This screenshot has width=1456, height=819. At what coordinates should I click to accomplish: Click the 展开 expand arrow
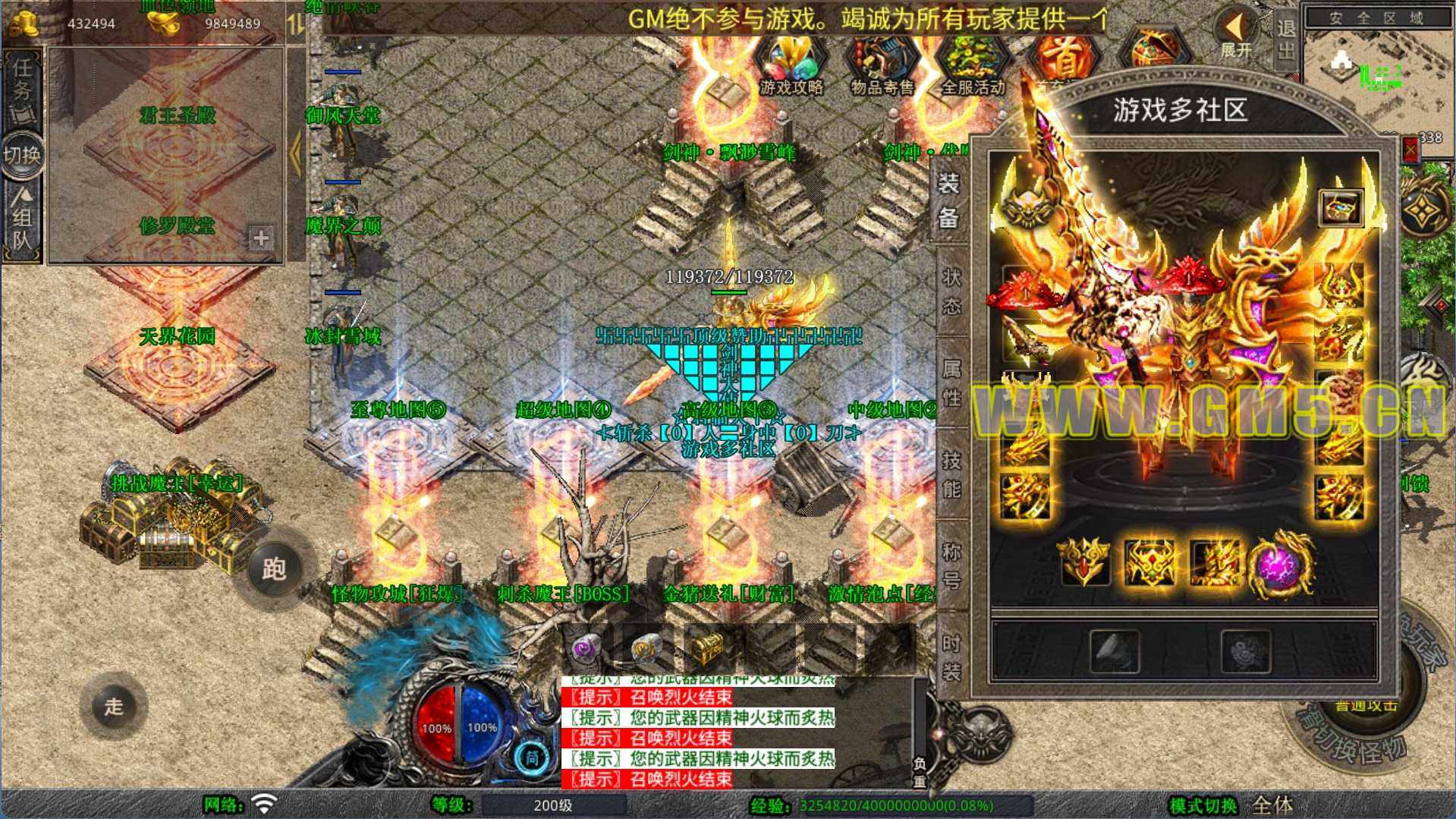(1235, 34)
